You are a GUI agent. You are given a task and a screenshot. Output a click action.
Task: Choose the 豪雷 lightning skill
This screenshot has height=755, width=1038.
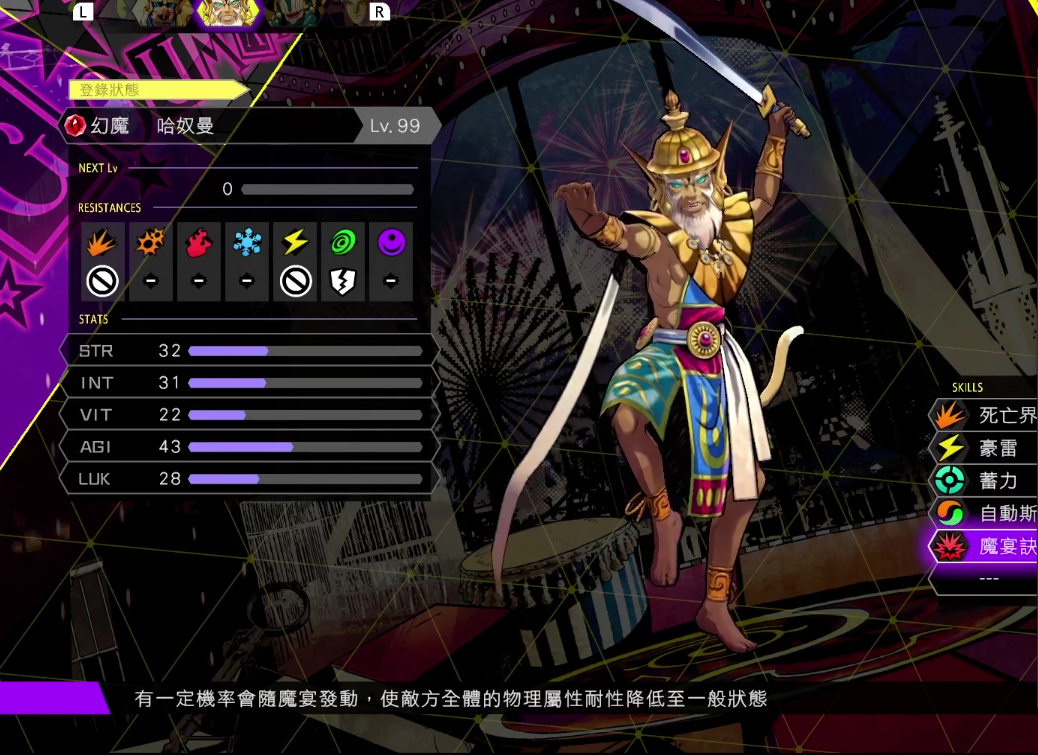coord(985,448)
